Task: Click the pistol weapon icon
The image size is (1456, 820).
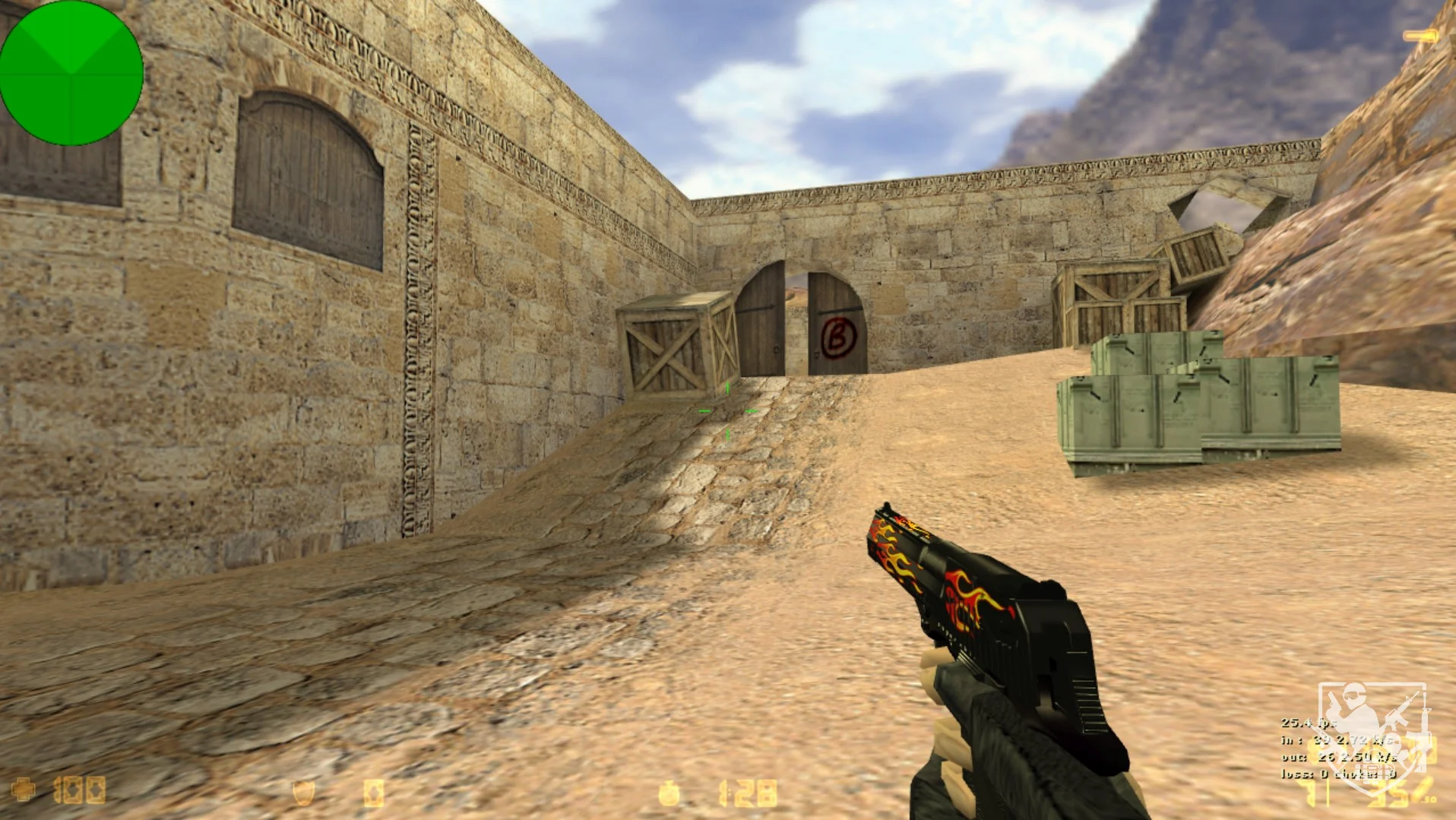Action: pyautogui.click(x=1419, y=36)
